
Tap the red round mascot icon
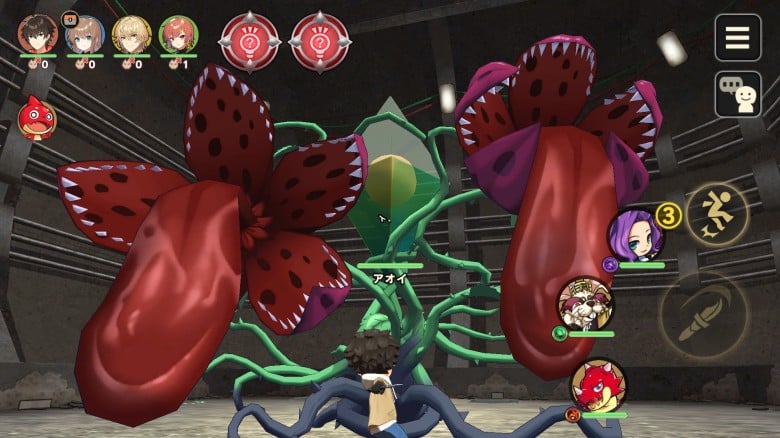(x=37, y=119)
